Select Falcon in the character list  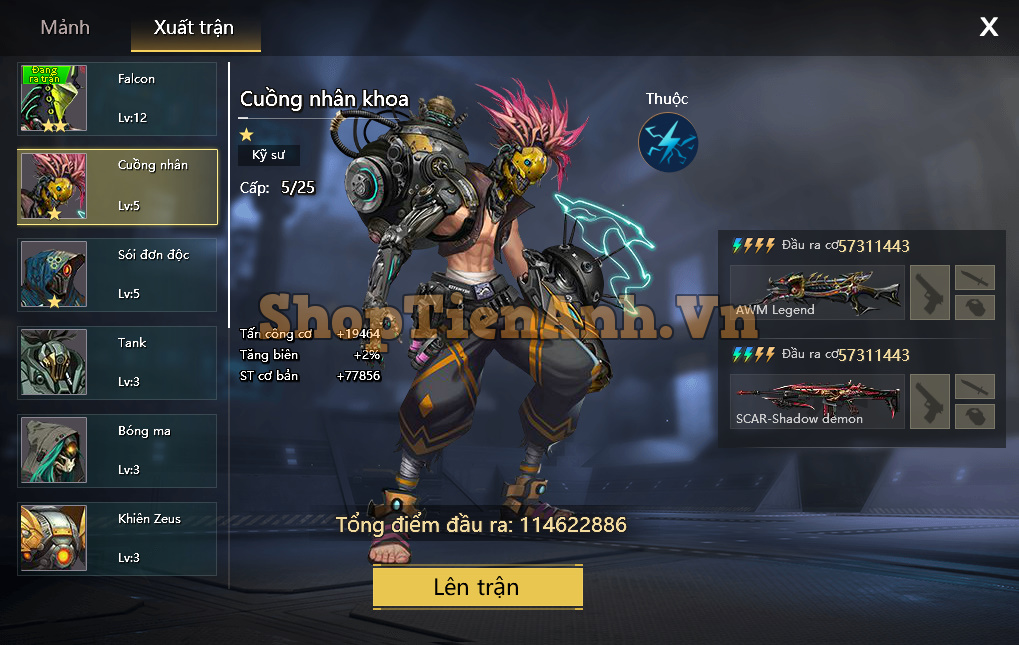(x=118, y=98)
